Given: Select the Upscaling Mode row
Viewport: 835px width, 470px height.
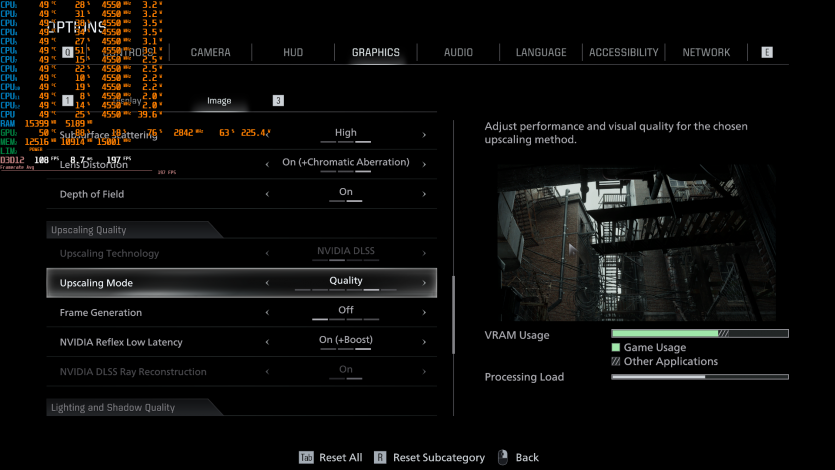Looking at the screenshot, I should pos(241,283).
